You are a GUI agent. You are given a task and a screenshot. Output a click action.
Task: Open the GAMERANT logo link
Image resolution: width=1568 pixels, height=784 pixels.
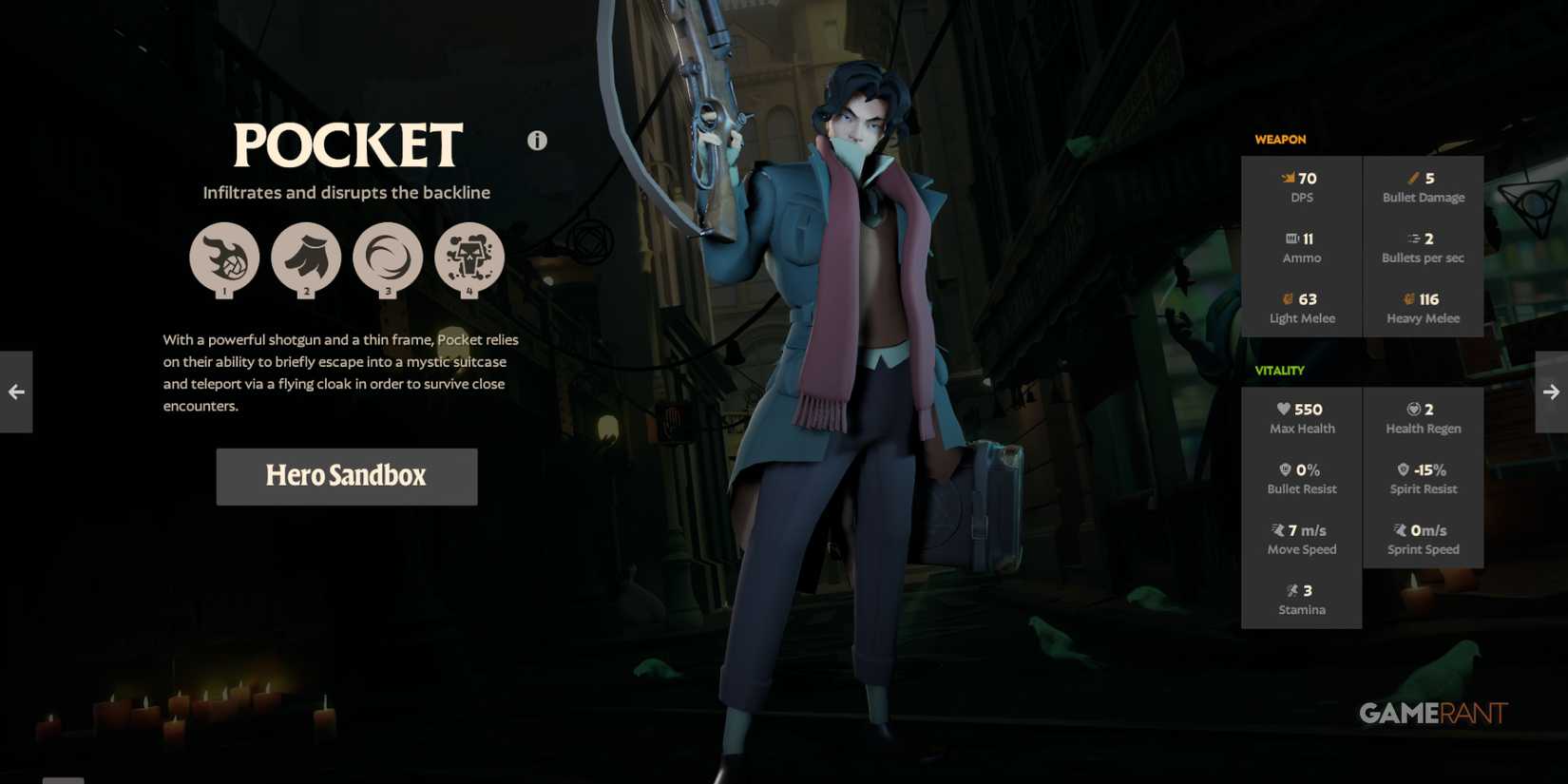[x=1432, y=714]
